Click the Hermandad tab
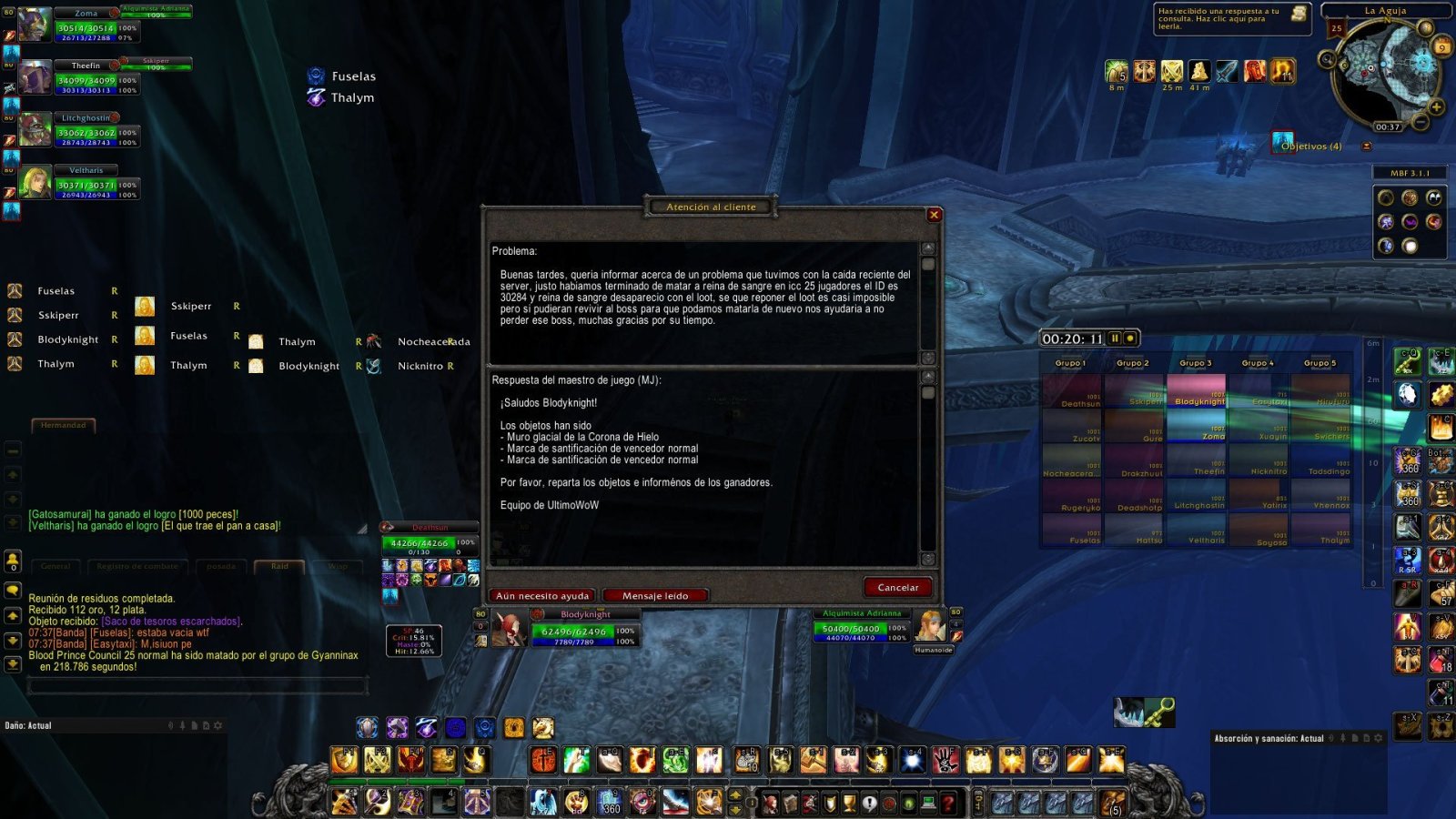This screenshot has width=1456, height=819. pos(63,425)
